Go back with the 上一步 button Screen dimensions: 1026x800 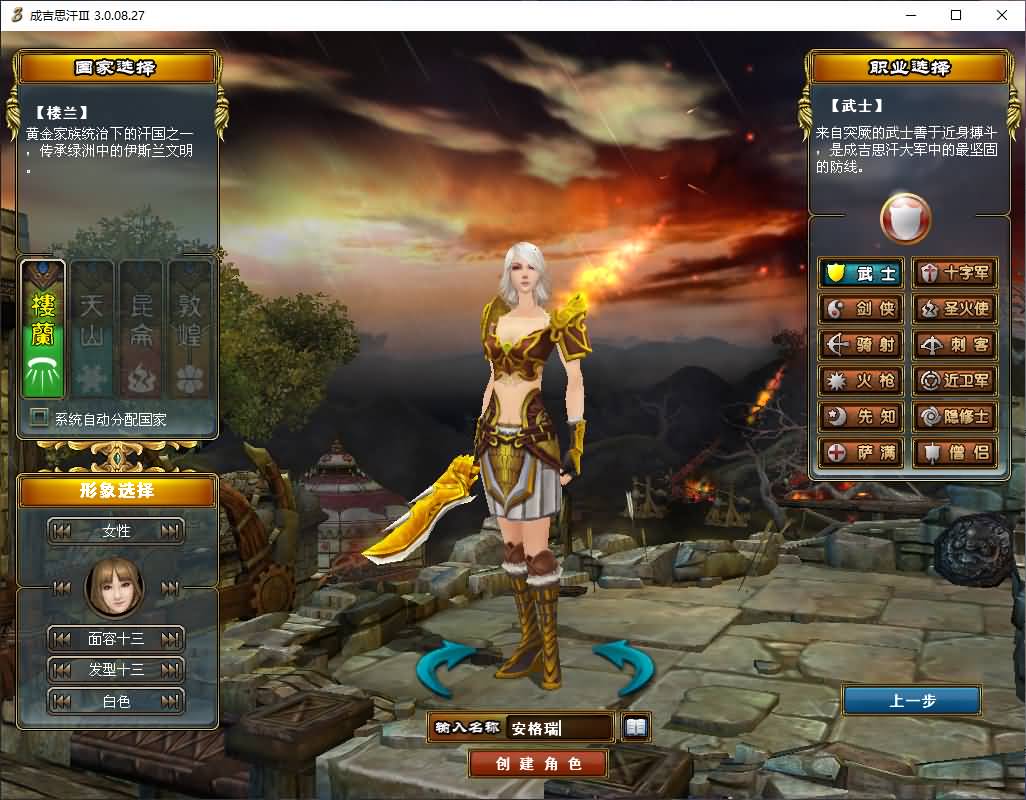[912, 701]
